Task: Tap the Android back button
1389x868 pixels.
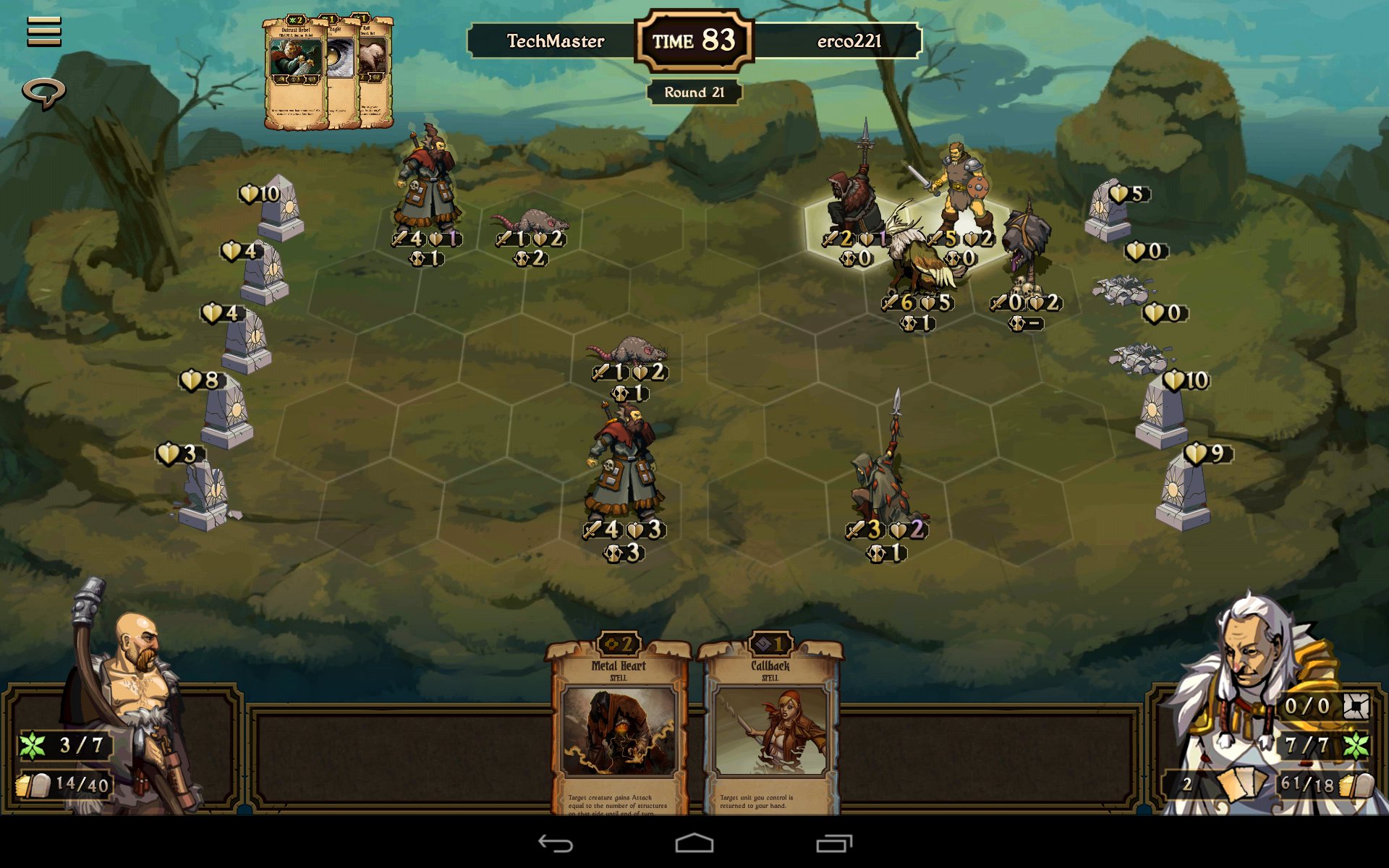Action: pyautogui.click(x=556, y=843)
